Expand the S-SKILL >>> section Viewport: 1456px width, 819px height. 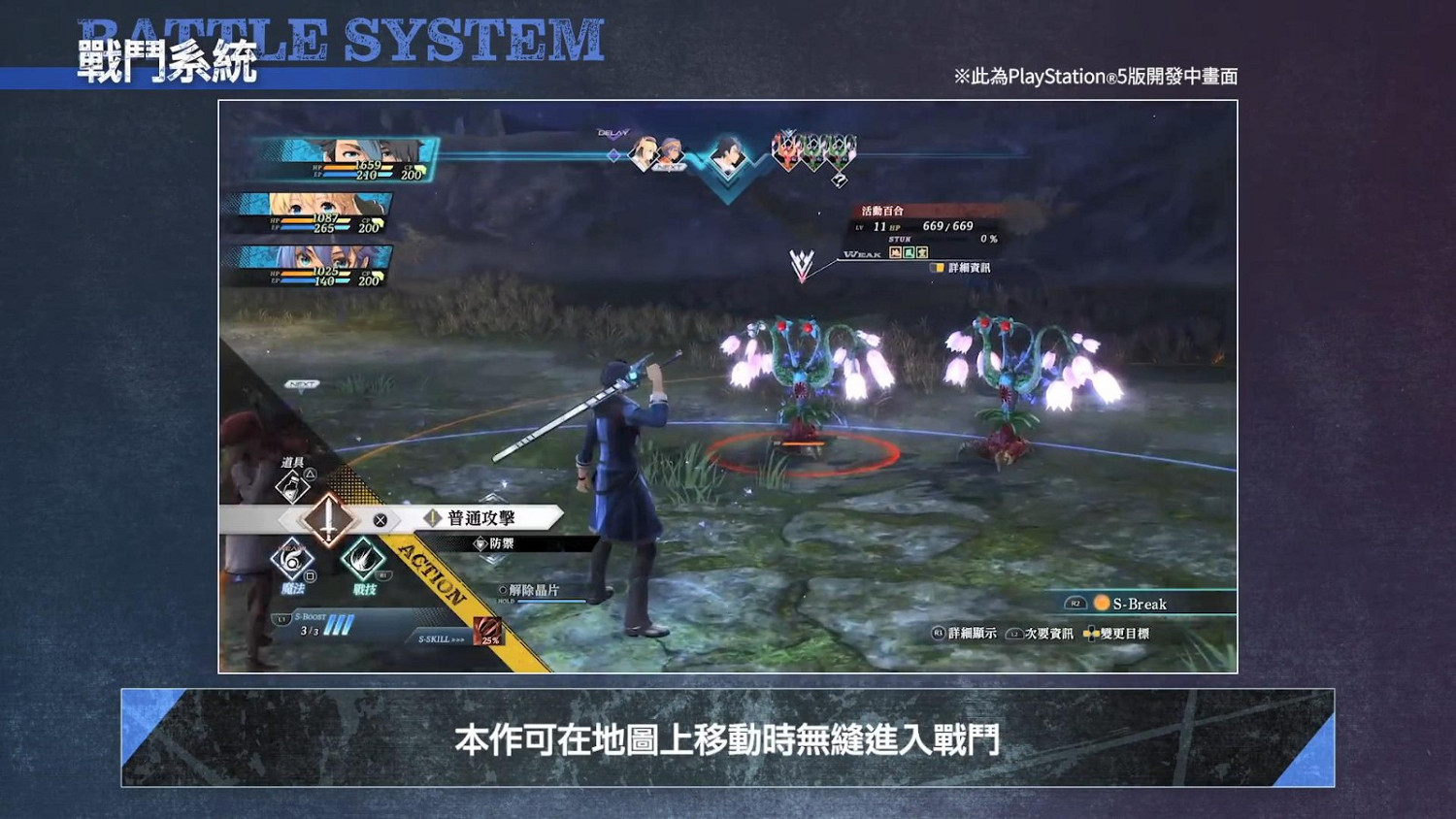(x=442, y=639)
